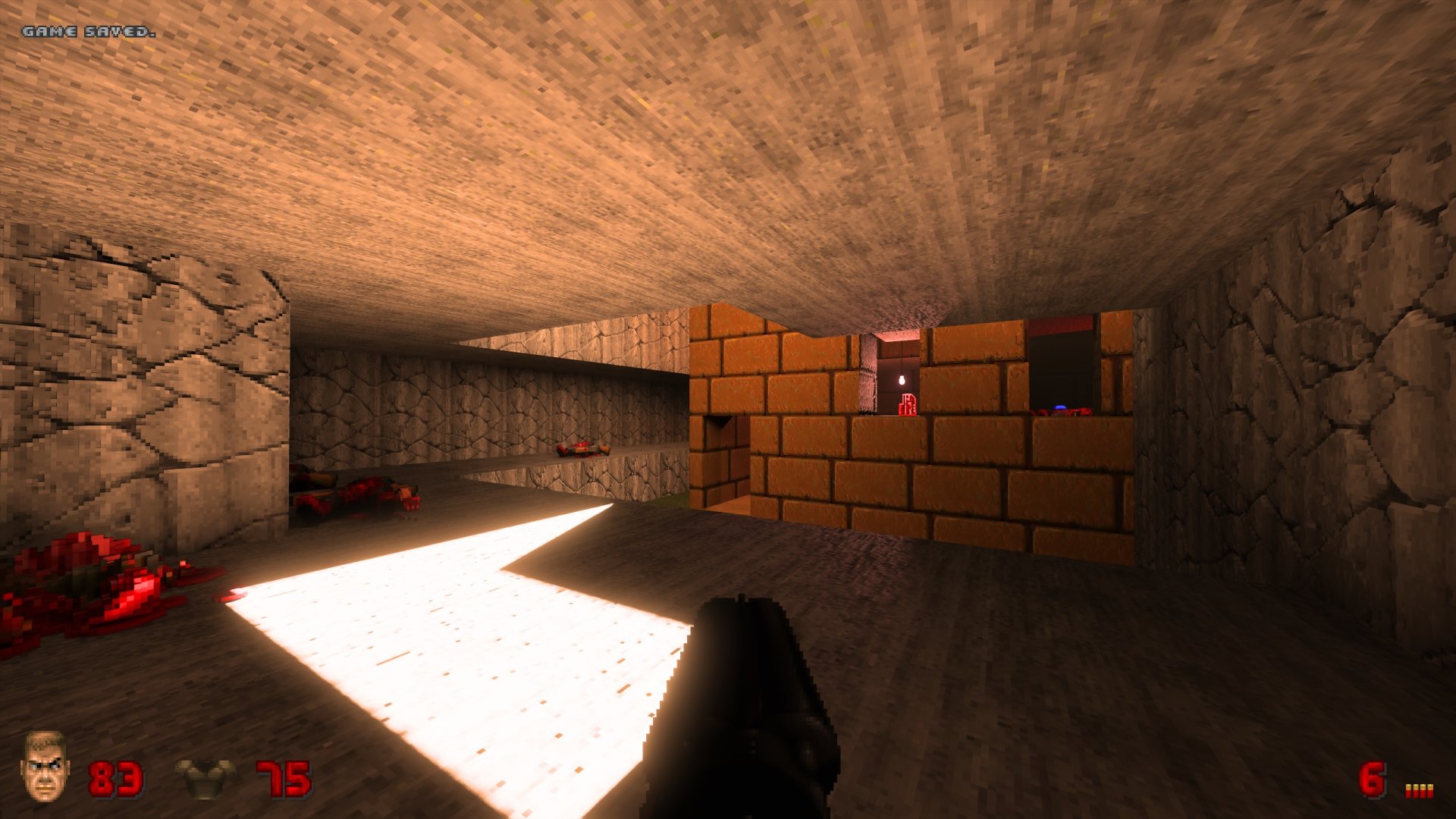Click the red key item beside the light bulb
Image resolution: width=1456 pixels, height=819 pixels.
tap(909, 404)
